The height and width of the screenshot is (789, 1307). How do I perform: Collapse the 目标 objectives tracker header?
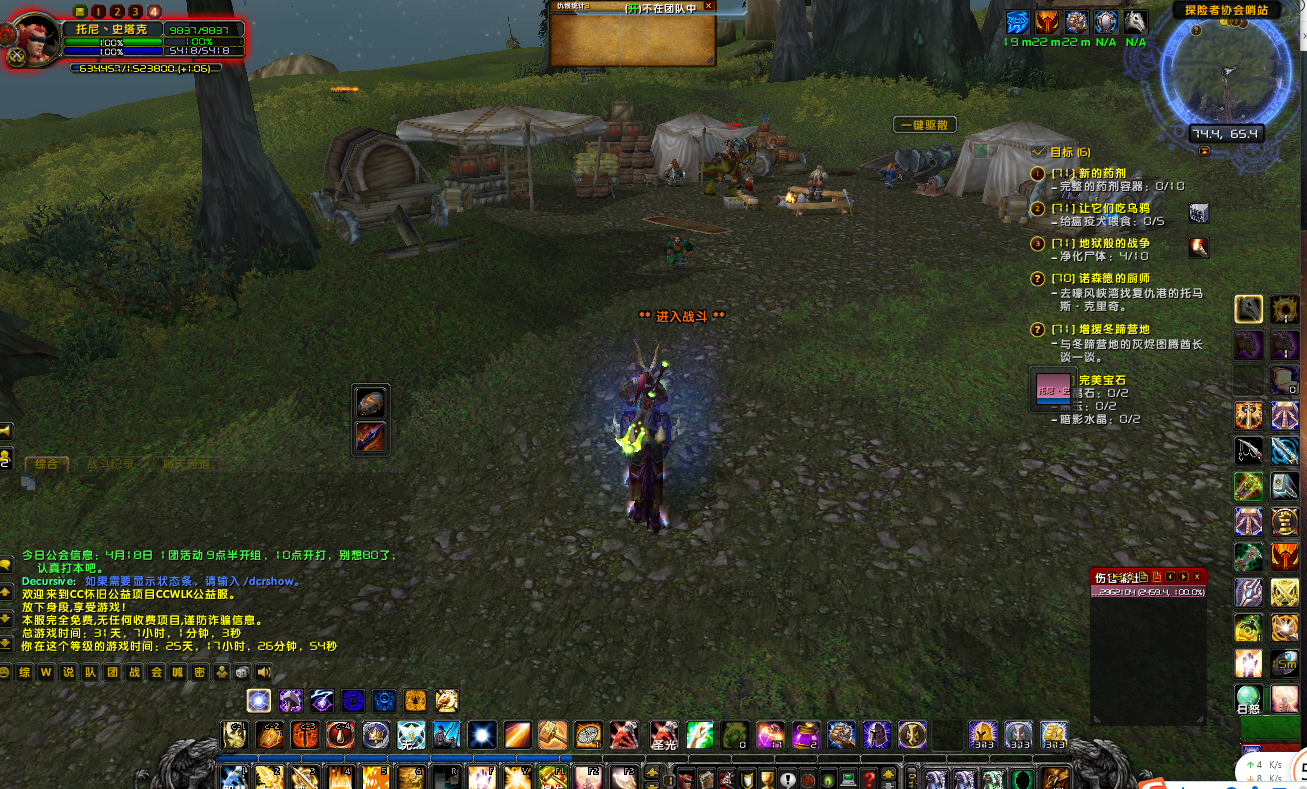pyautogui.click(x=1040, y=151)
